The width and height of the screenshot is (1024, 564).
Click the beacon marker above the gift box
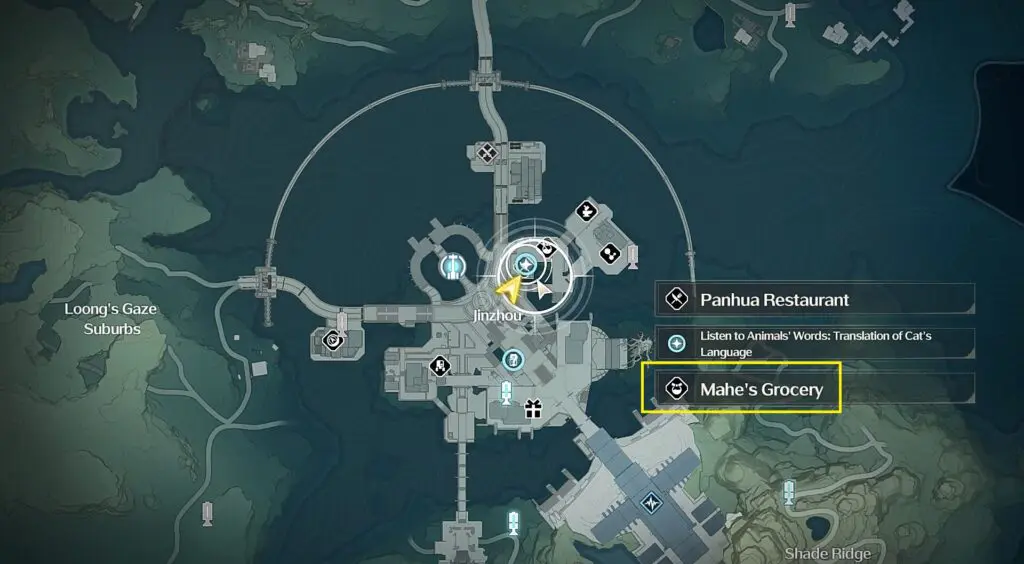pyautogui.click(x=505, y=390)
